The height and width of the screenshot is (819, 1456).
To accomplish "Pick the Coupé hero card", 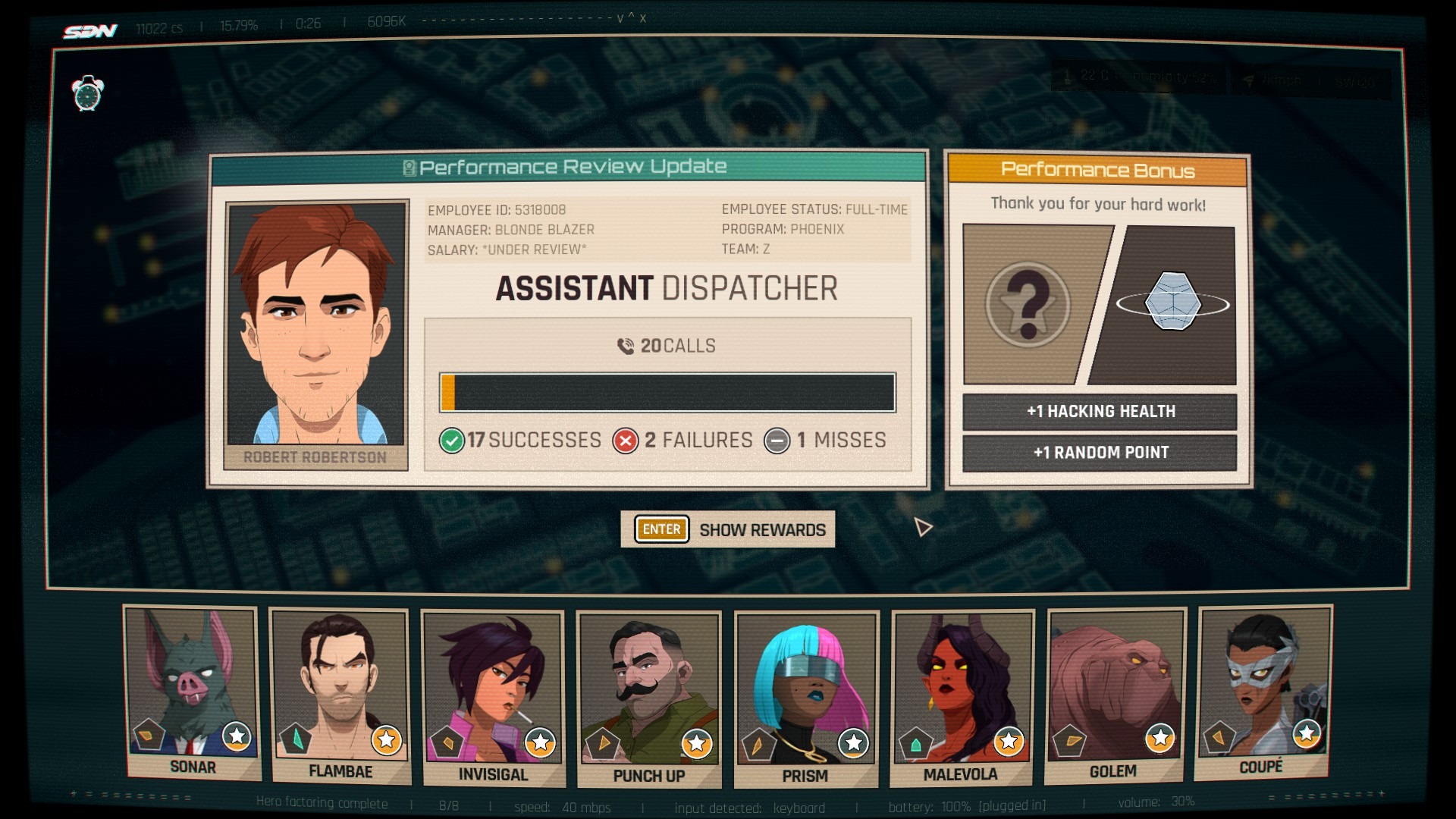I will click(x=1263, y=691).
